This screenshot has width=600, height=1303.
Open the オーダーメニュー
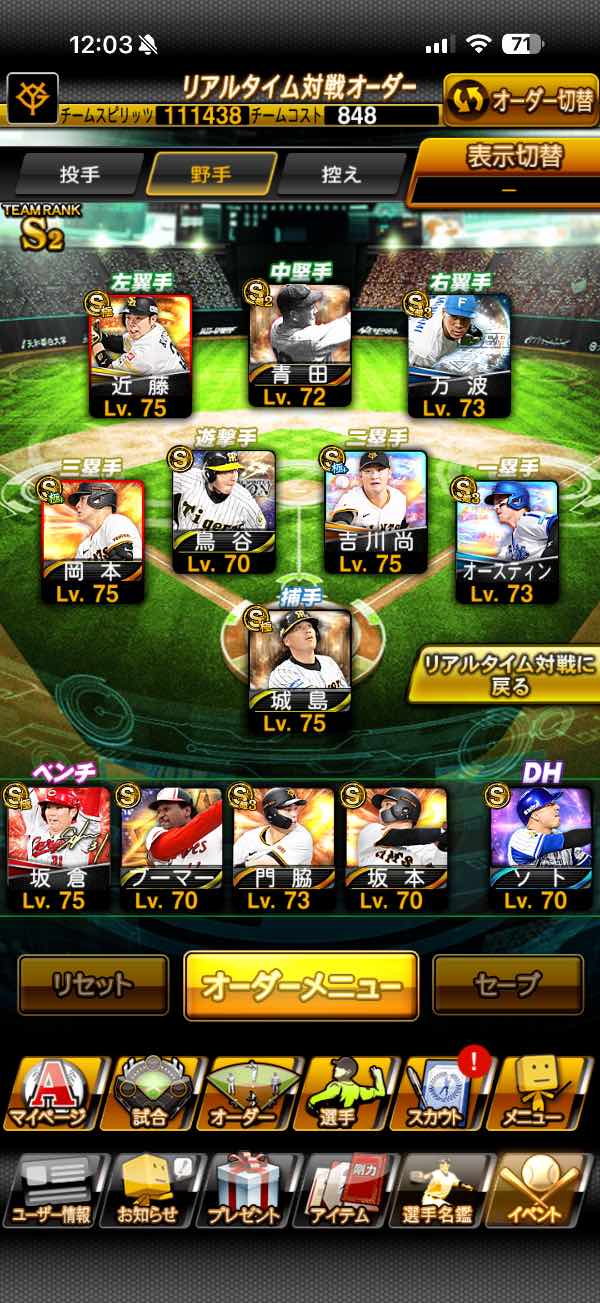tap(301, 985)
